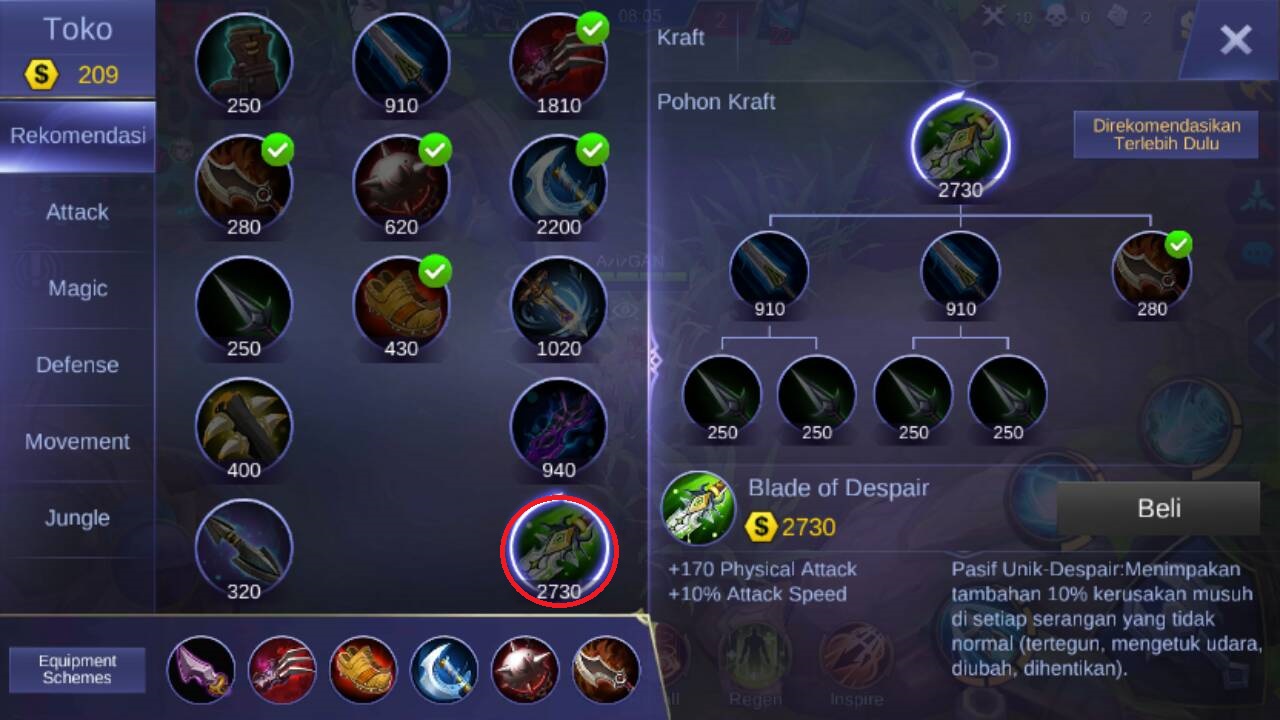Buy the Blade of Despair with Beli
The height and width of the screenshot is (720, 1280).
pyautogui.click(x=1158, y=508)
